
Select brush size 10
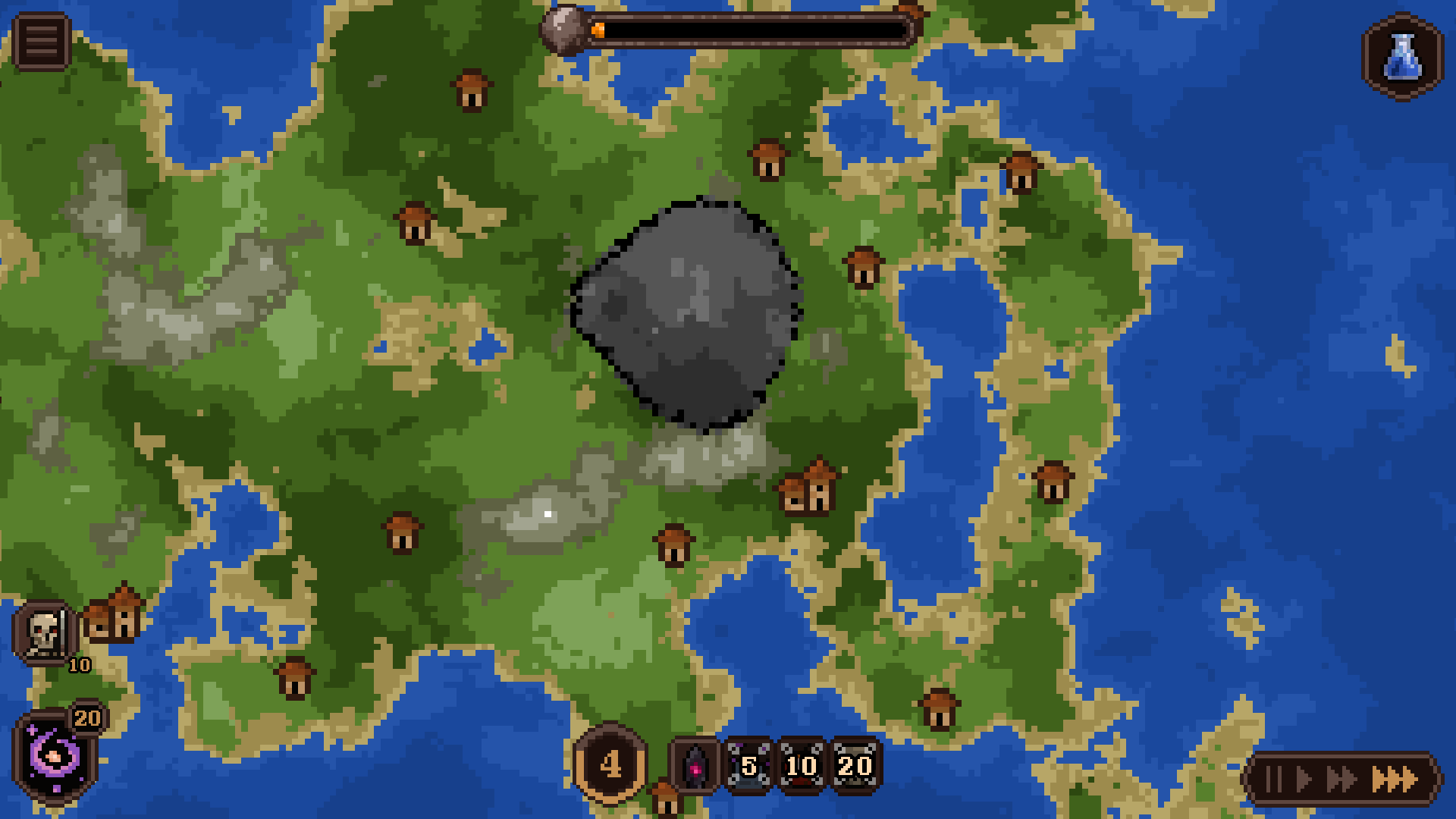(802, 767)
